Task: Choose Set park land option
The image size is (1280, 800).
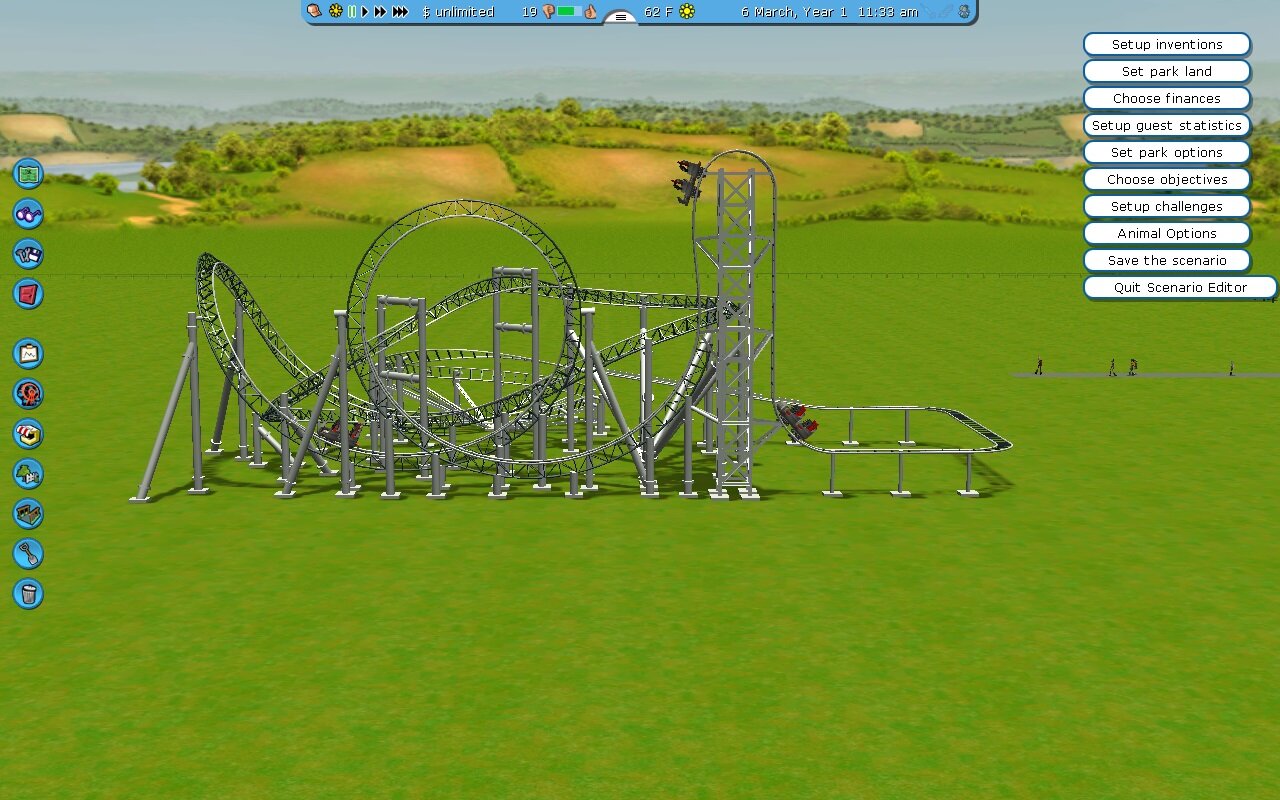Action: [x=1167, y=72]
